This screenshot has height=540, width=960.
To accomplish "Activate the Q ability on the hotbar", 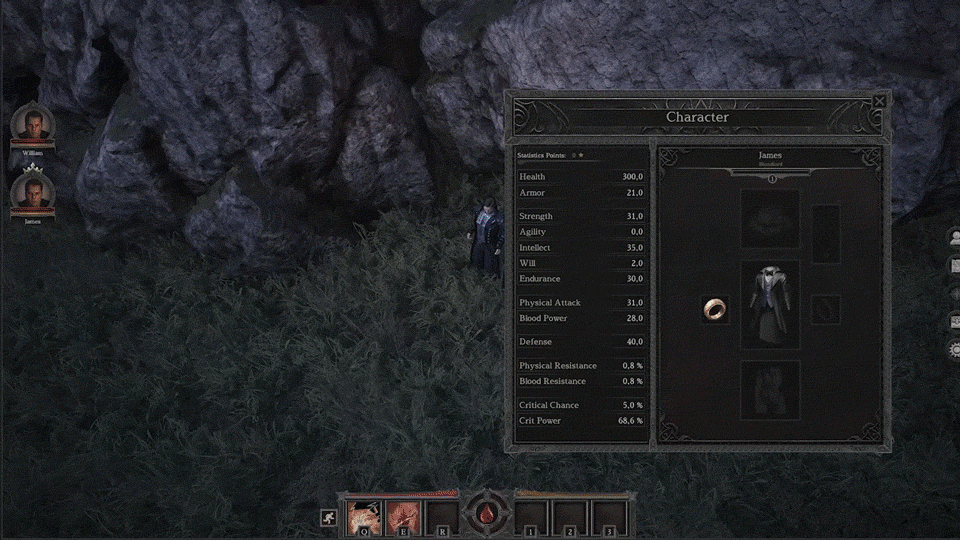I will (x=361, y=516).
